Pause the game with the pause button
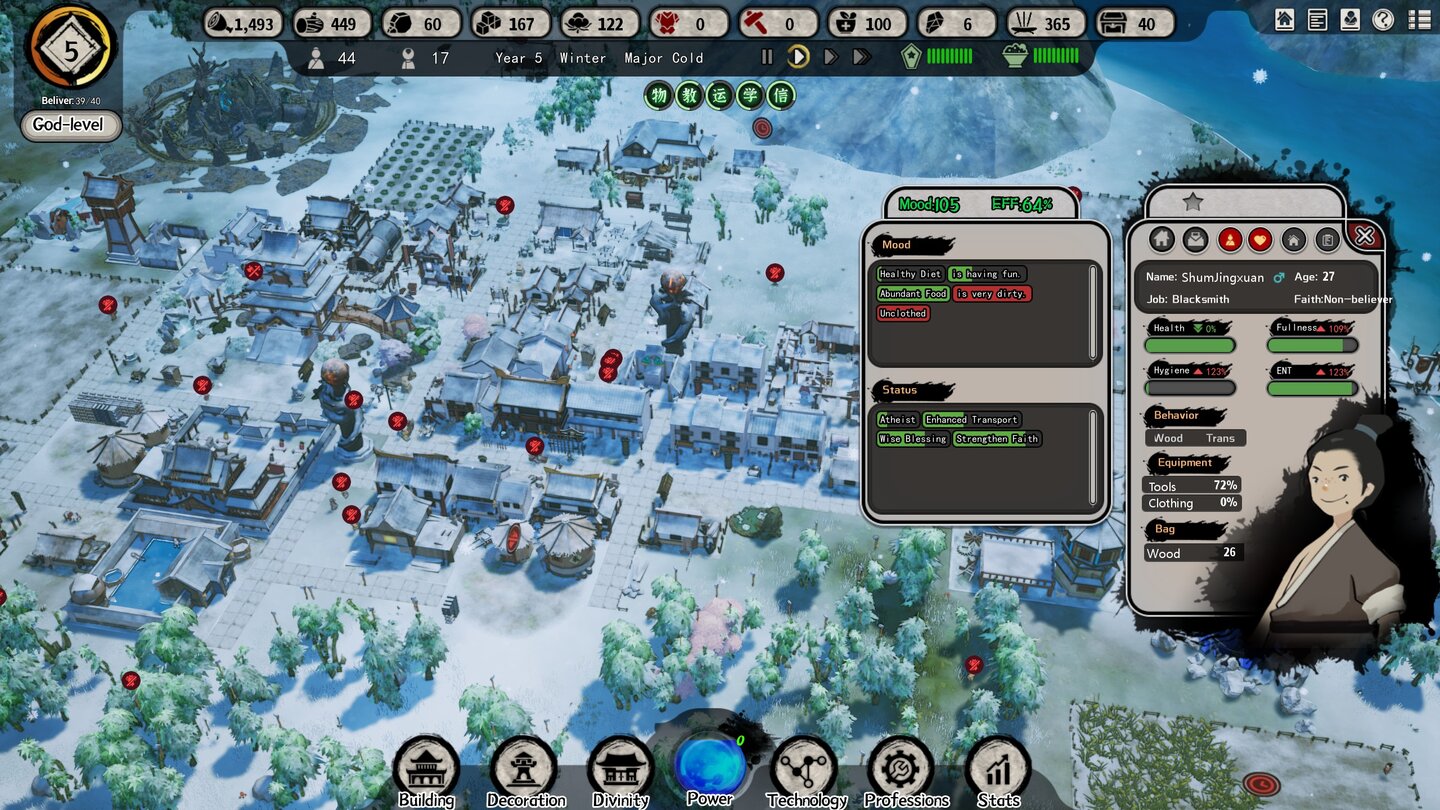 point(766,58)
